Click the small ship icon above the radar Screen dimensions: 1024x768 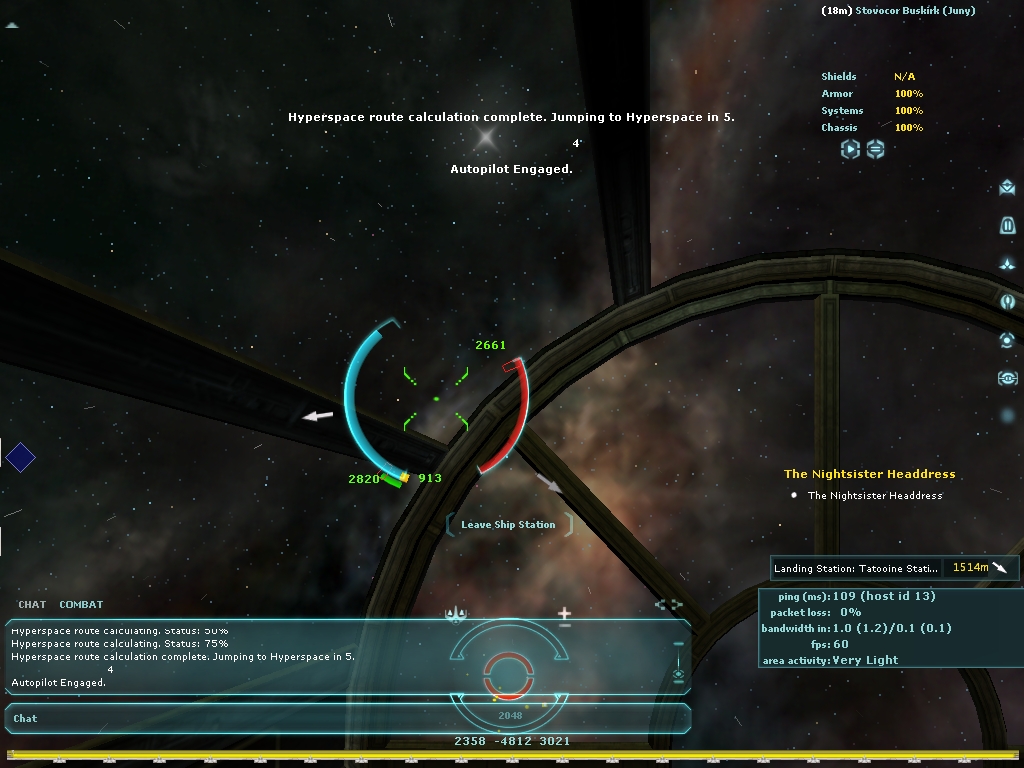pyautogui.click(x=457, y=614)
